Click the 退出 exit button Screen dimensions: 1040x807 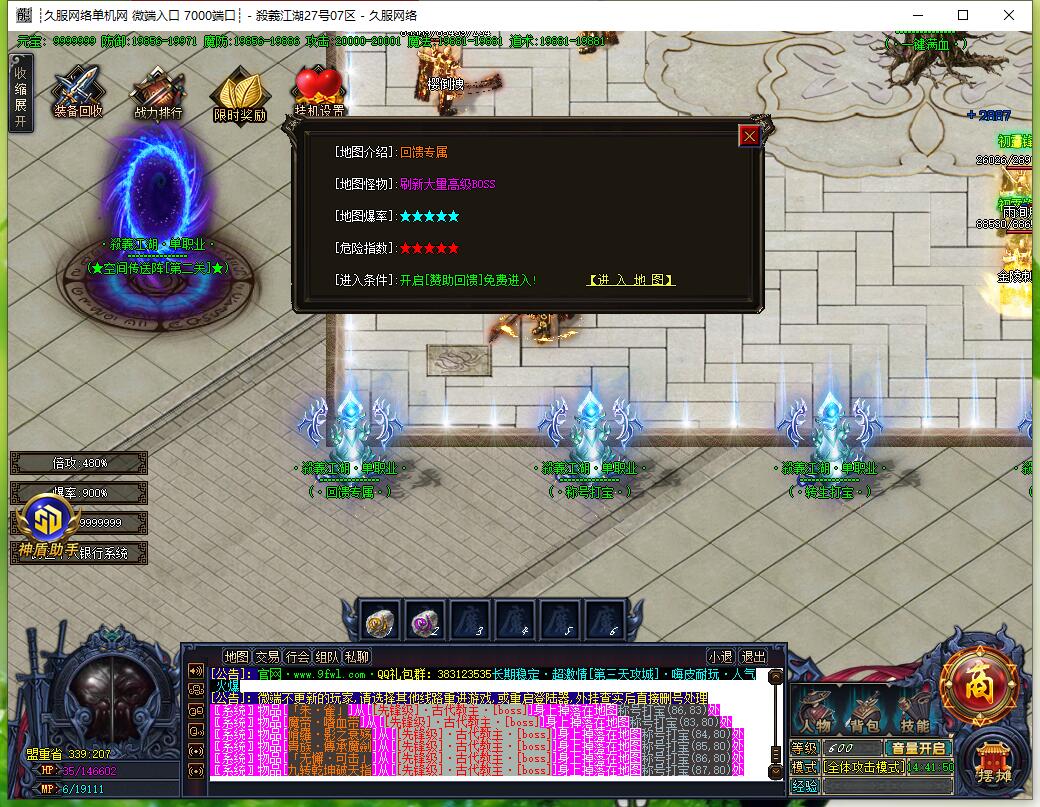pyautogui.click(x=753, y=657)
